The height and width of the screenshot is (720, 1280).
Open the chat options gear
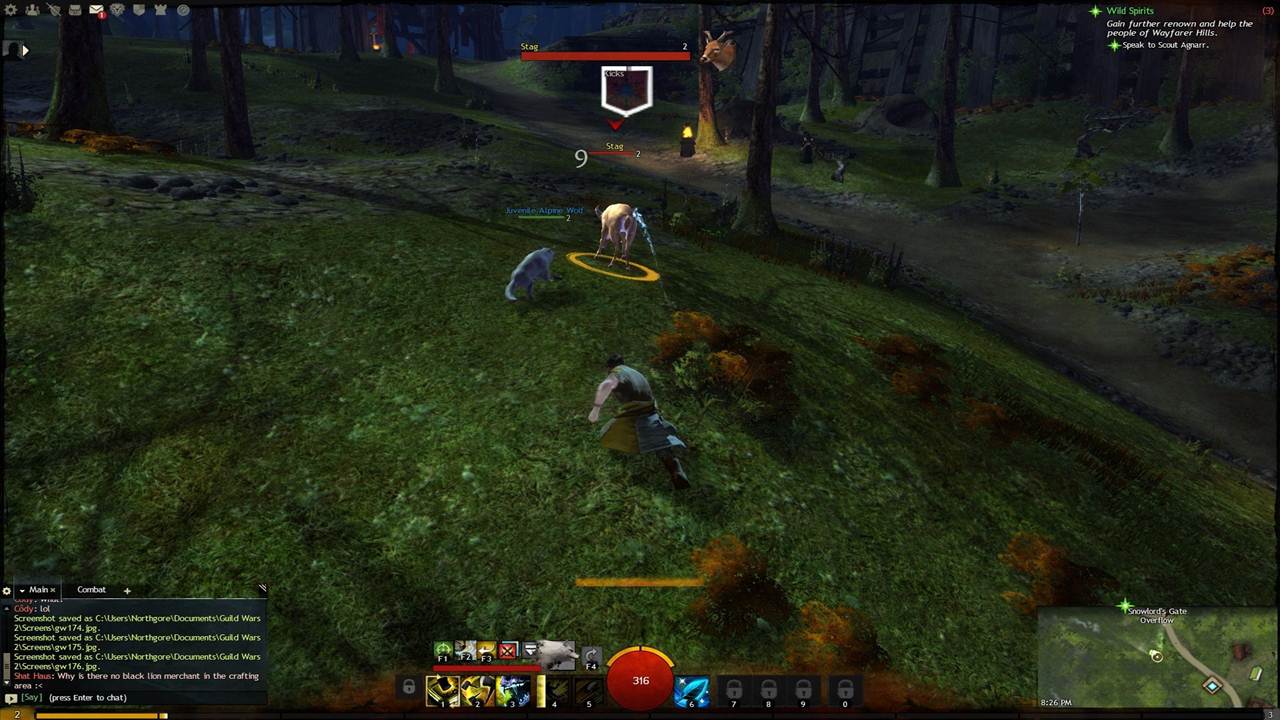coord(7,590)
